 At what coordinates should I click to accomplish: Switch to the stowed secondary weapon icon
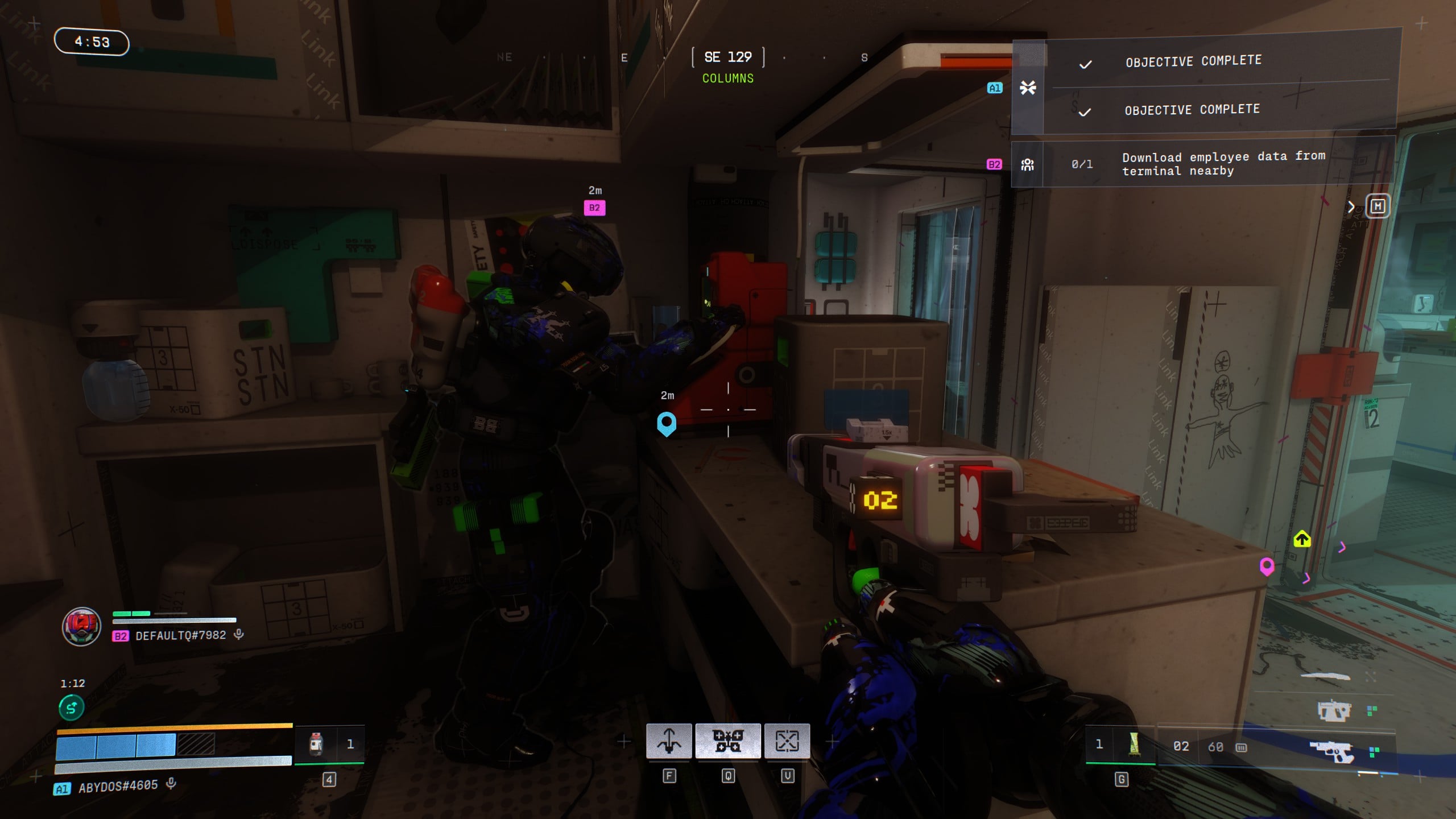[1334, 710]
